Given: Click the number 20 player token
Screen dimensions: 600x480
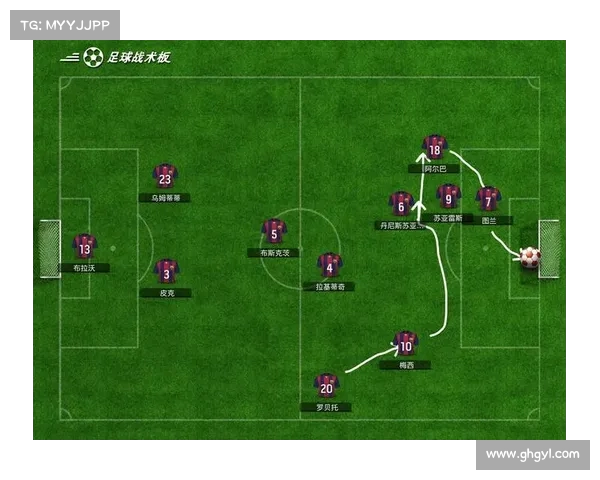Looking at the screenshot, I should [326, 386].
